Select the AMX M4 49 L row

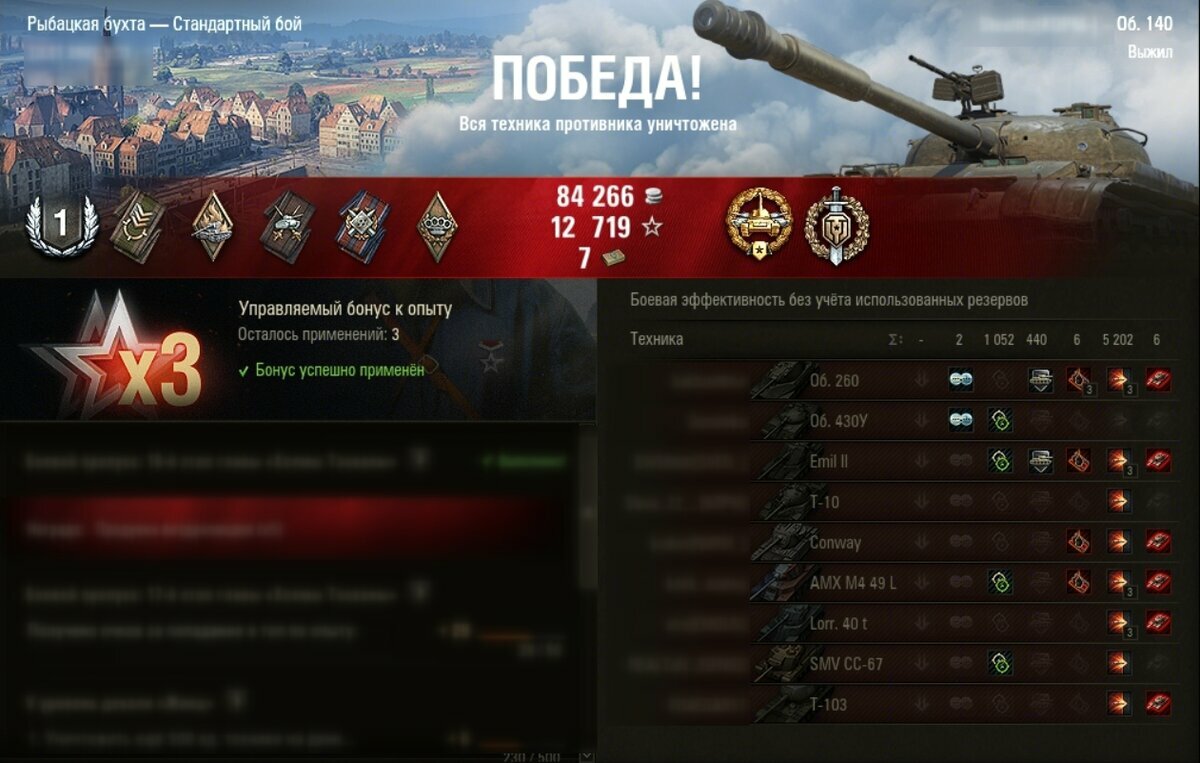852,583
